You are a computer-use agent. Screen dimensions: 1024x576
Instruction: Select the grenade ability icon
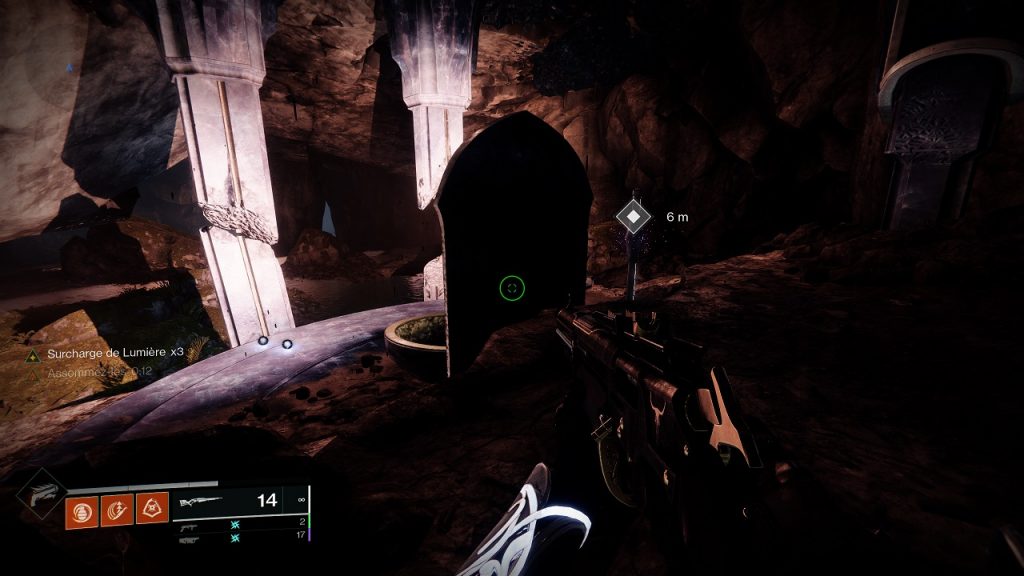[x=81, y=510]
